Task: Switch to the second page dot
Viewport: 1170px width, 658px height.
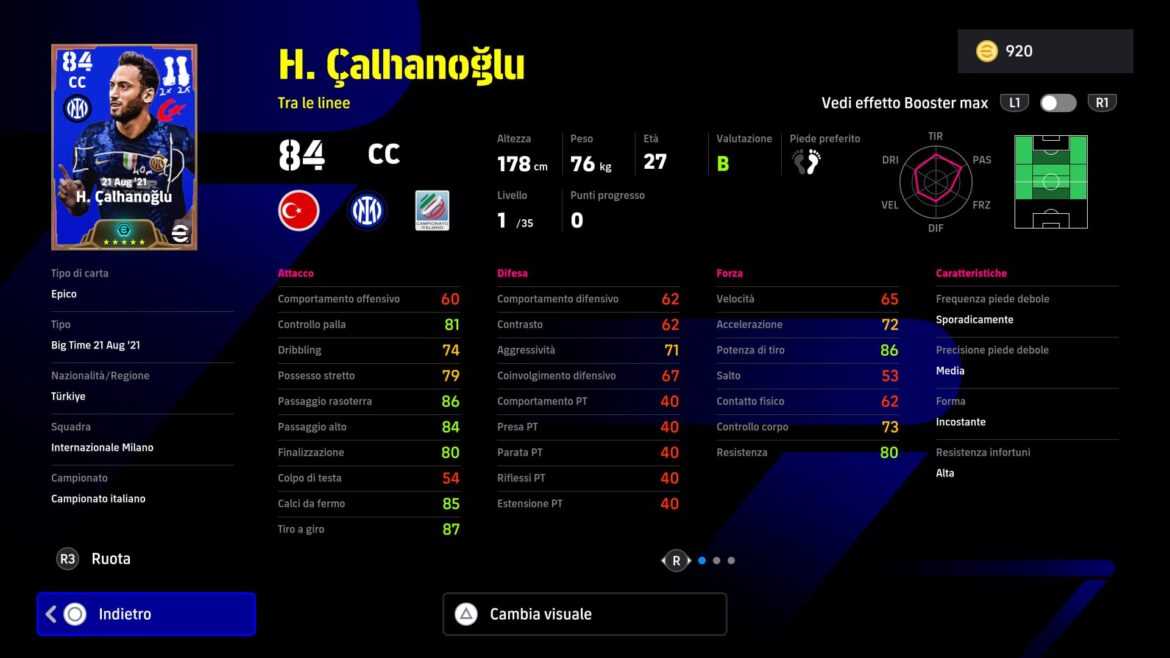Action: (x=716, y=561)
